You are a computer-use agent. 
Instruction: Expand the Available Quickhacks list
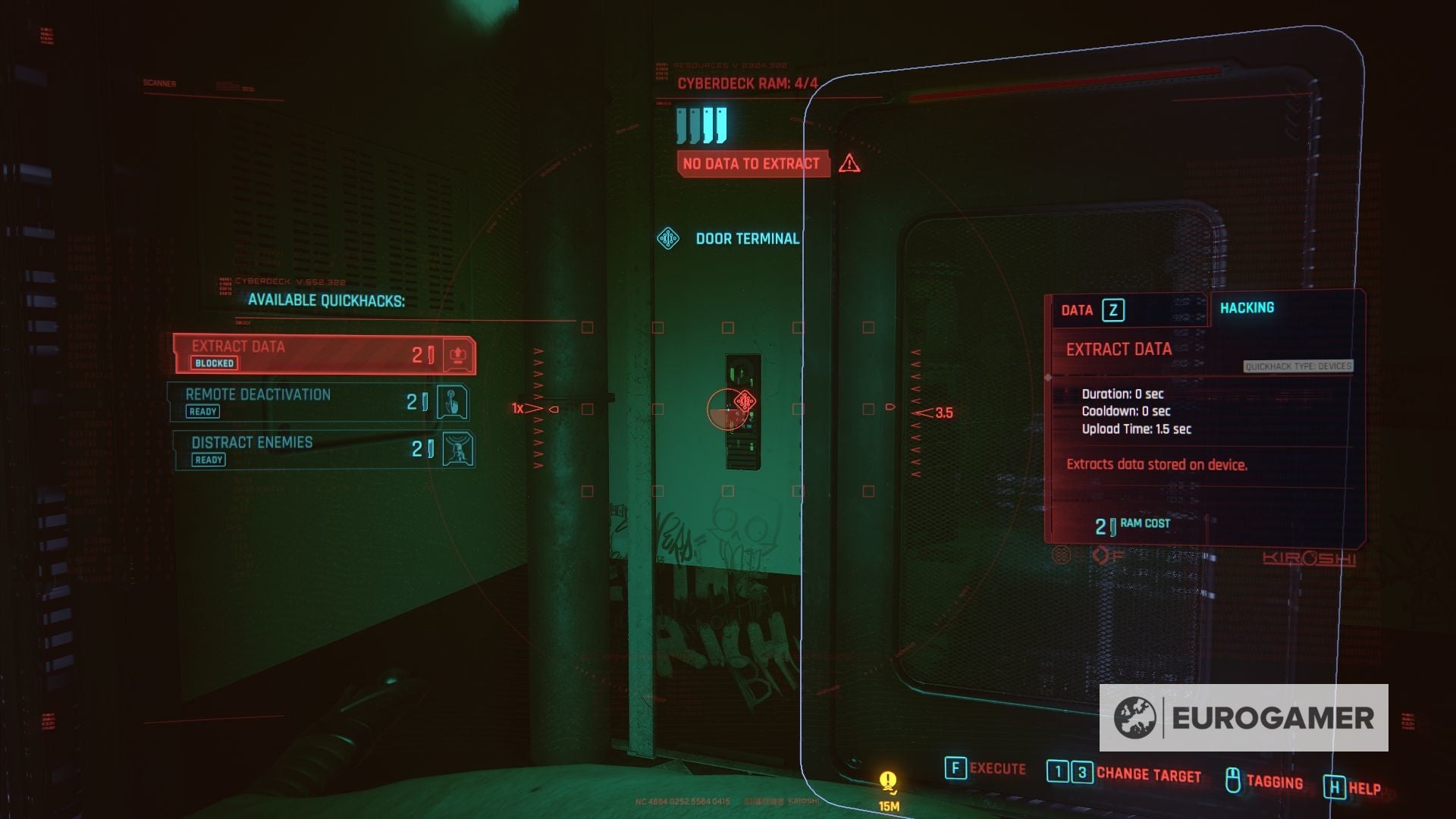[x=326, y=300]
